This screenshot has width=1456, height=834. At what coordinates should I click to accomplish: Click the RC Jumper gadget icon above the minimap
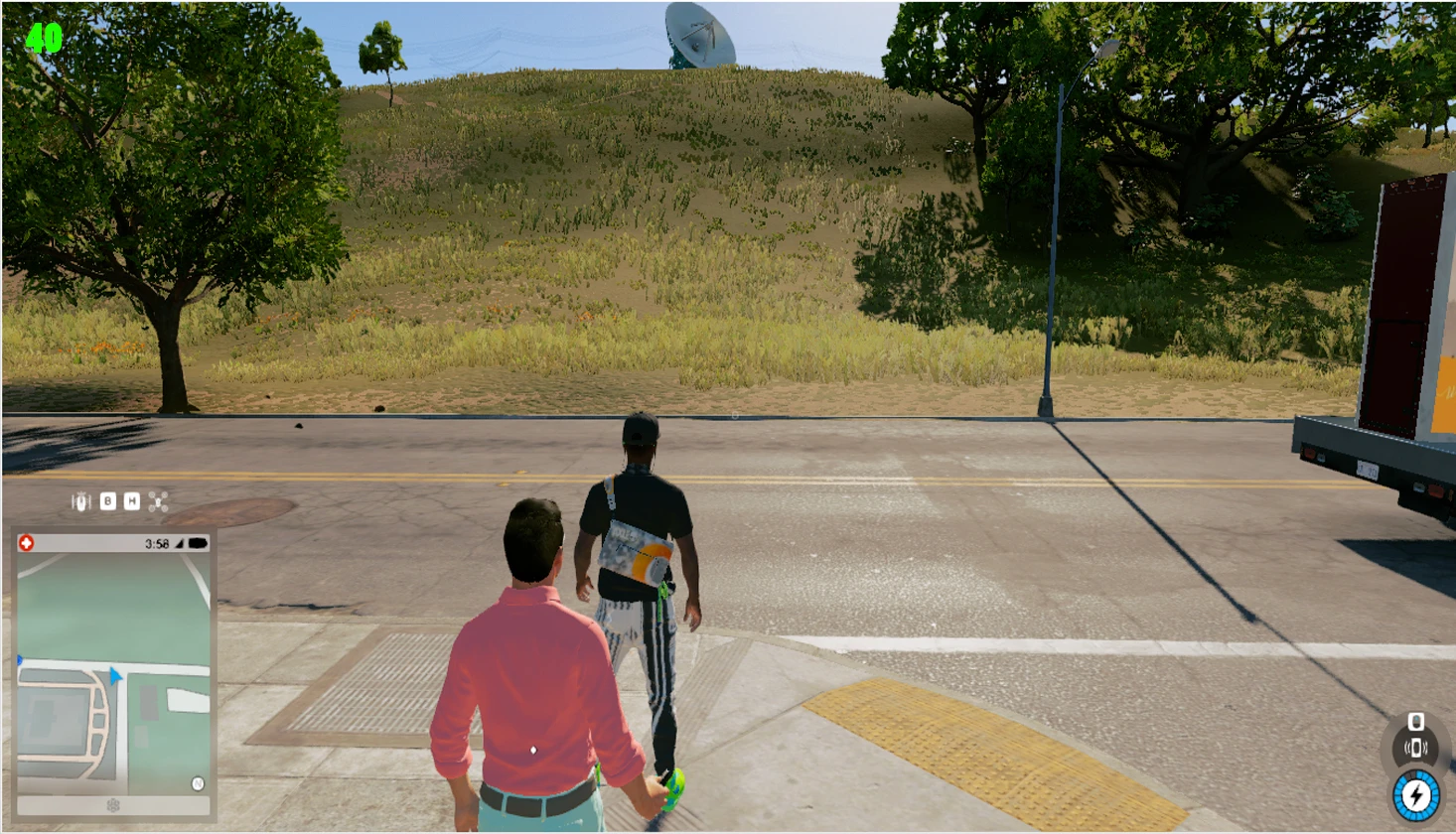pos(81,501)
